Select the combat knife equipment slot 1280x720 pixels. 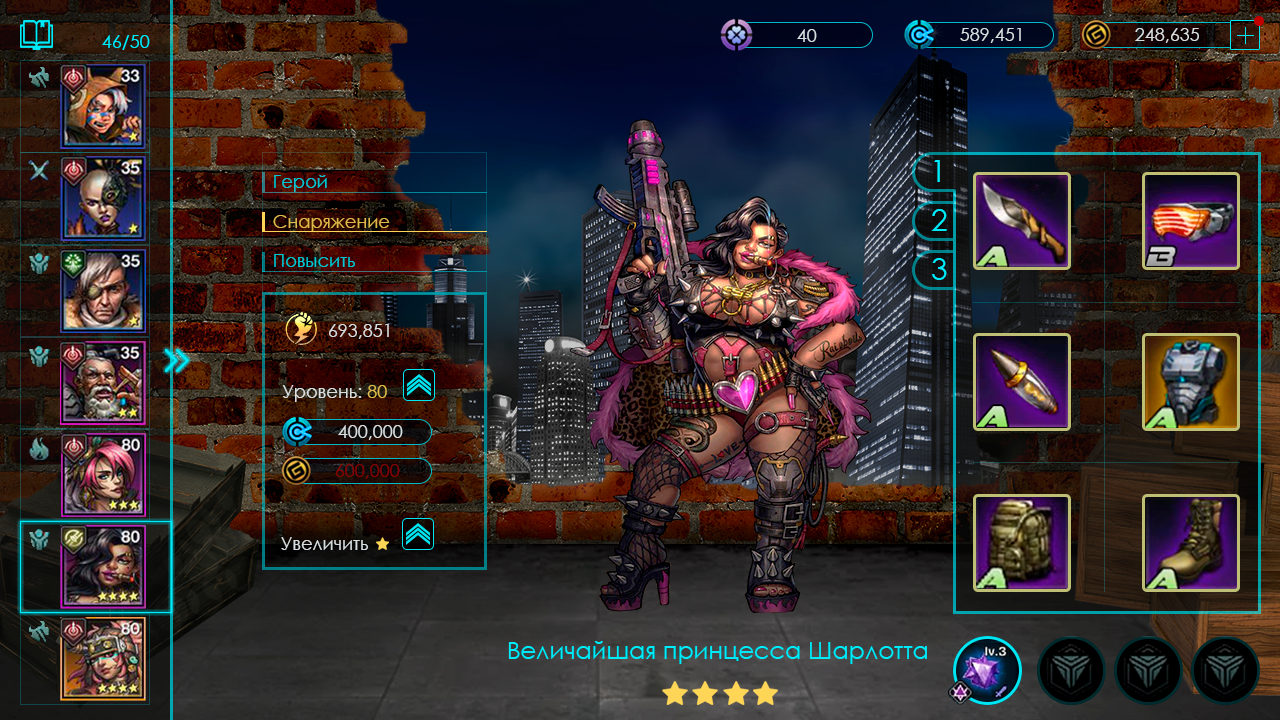point(1021,221)
